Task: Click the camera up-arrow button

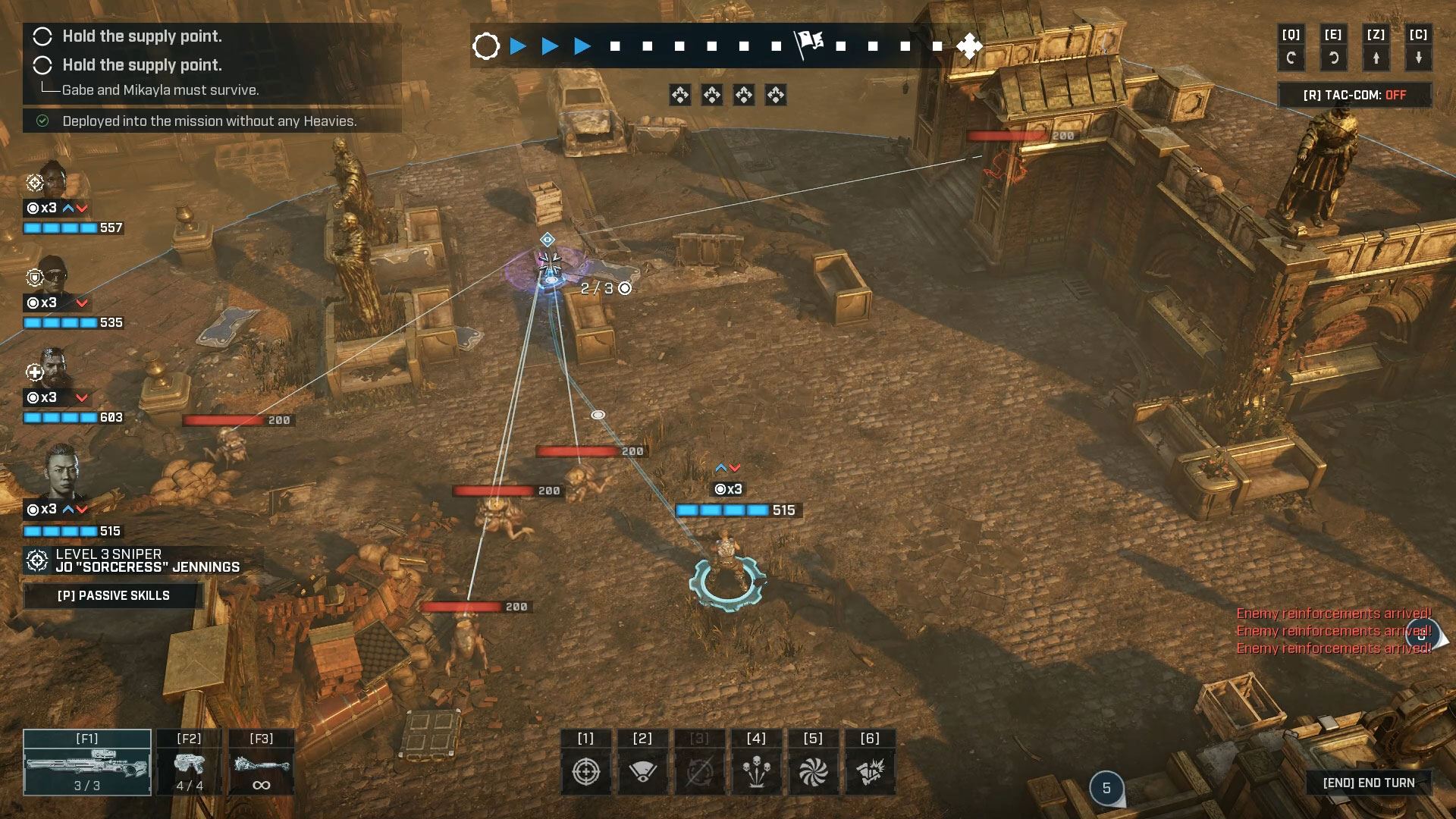Action: point(1376,57)
